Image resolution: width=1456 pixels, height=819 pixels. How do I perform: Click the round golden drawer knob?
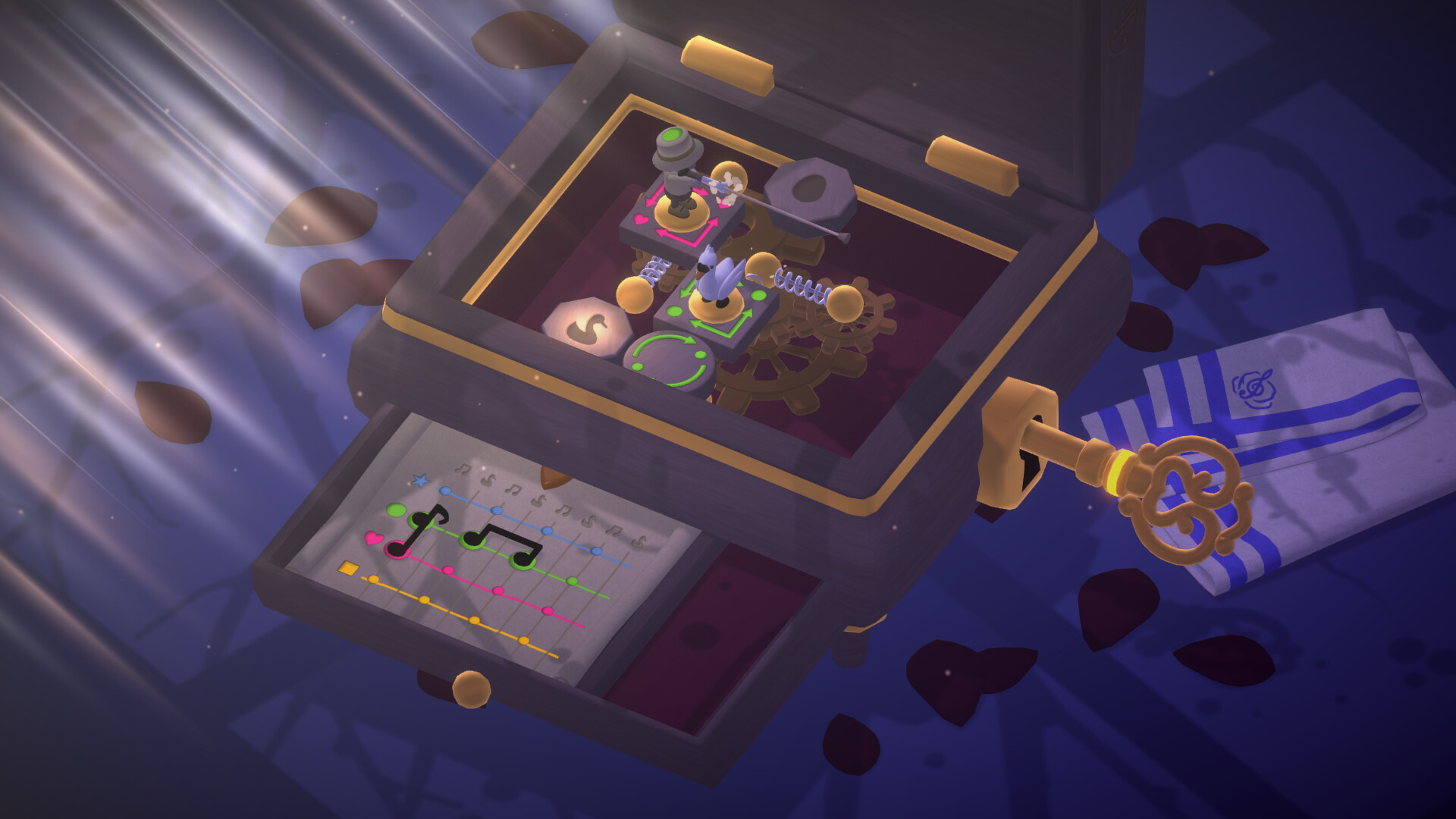[x=471, y=689]
